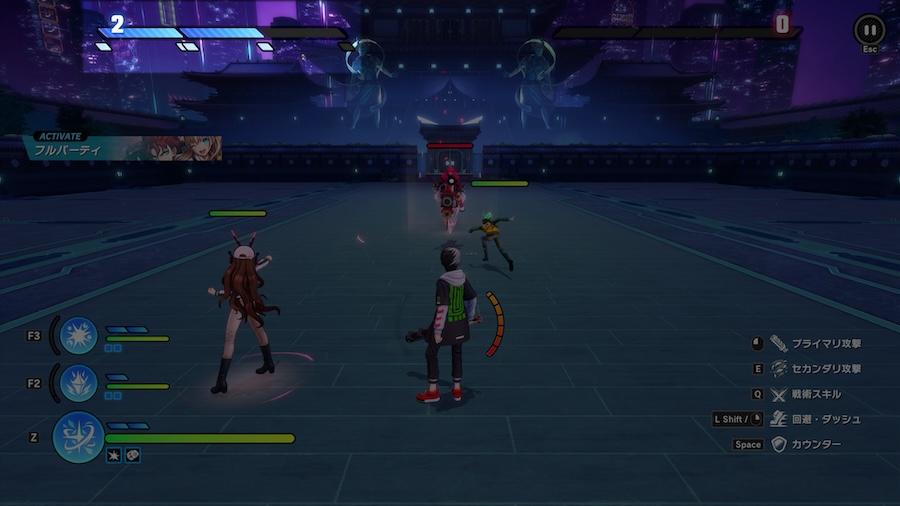Select the F3 party member burst icon
This screenshot has width=900, height=506.
tap(77, 336)
